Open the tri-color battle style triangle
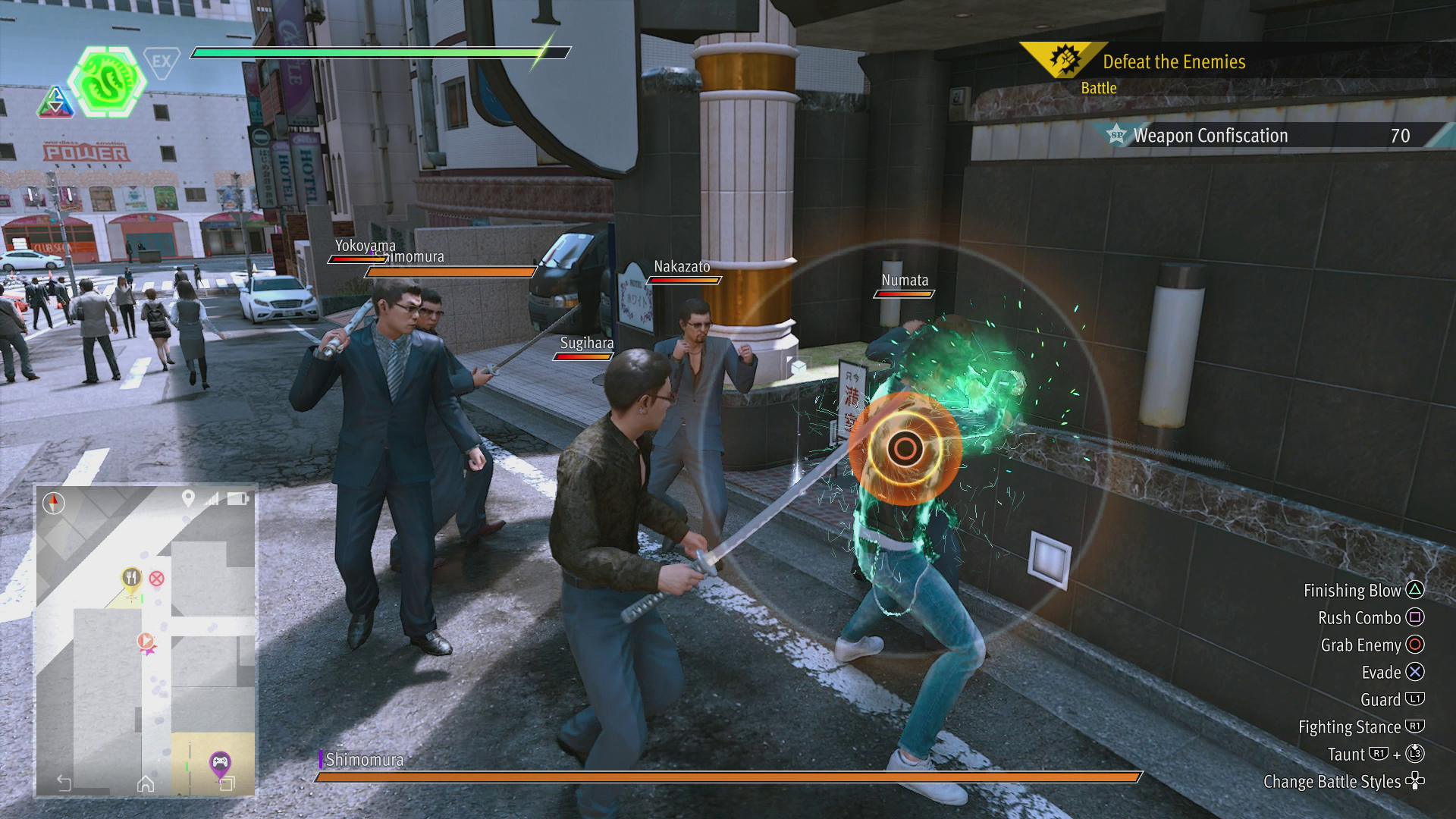The height and width of the screenshot is (819, 1456). click(x=55, y=102)
